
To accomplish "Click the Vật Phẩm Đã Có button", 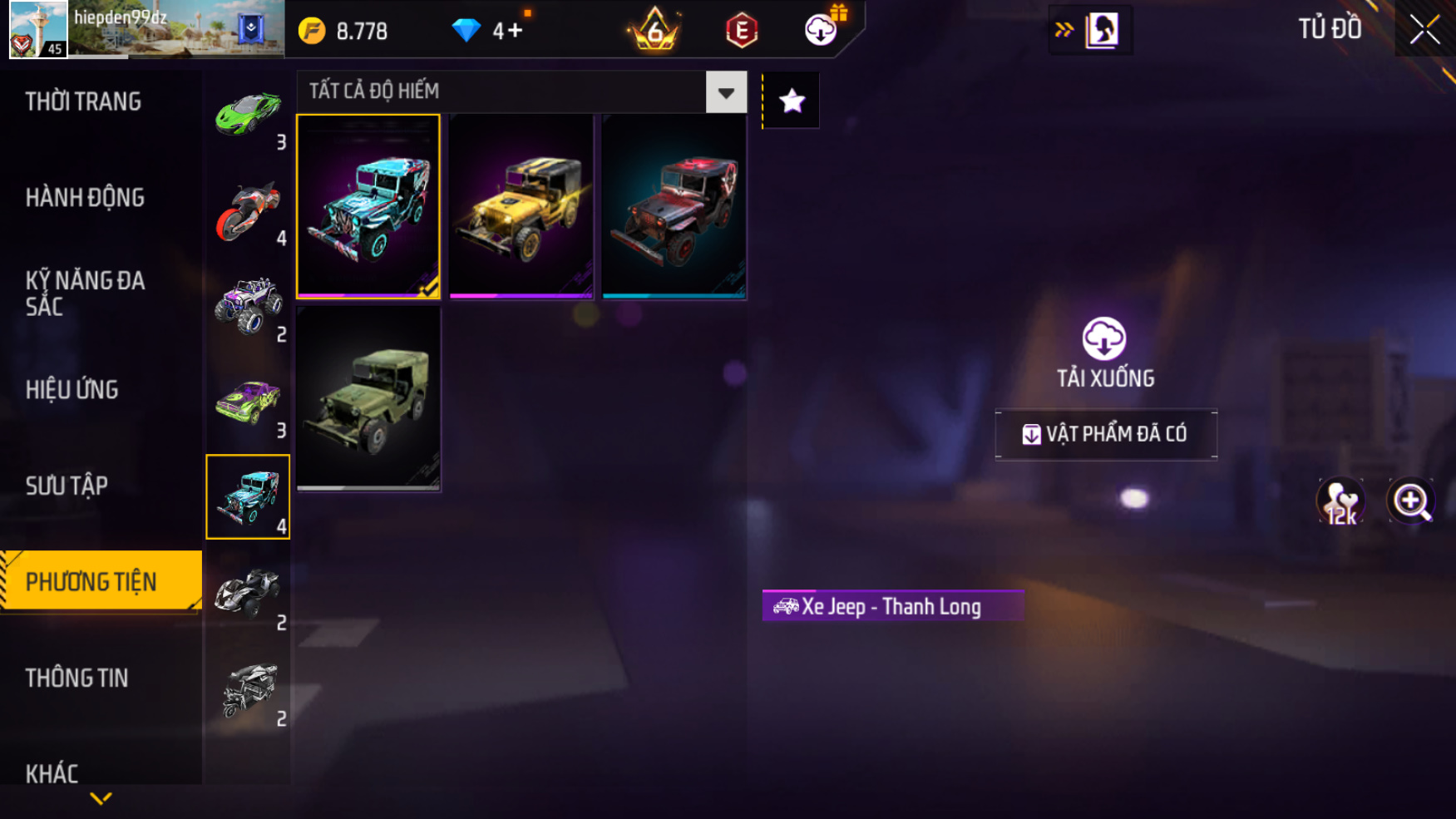I will (x=1106, y=434).
